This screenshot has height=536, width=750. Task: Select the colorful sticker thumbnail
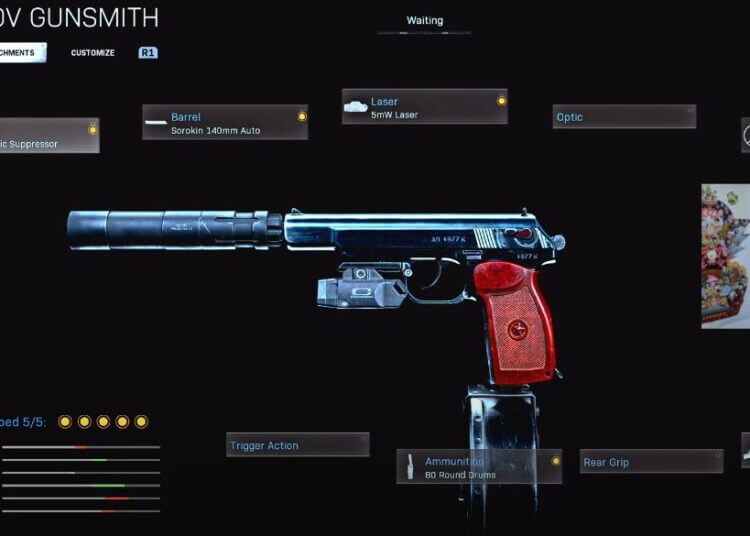pyautogui.click(x=726, y=256)
